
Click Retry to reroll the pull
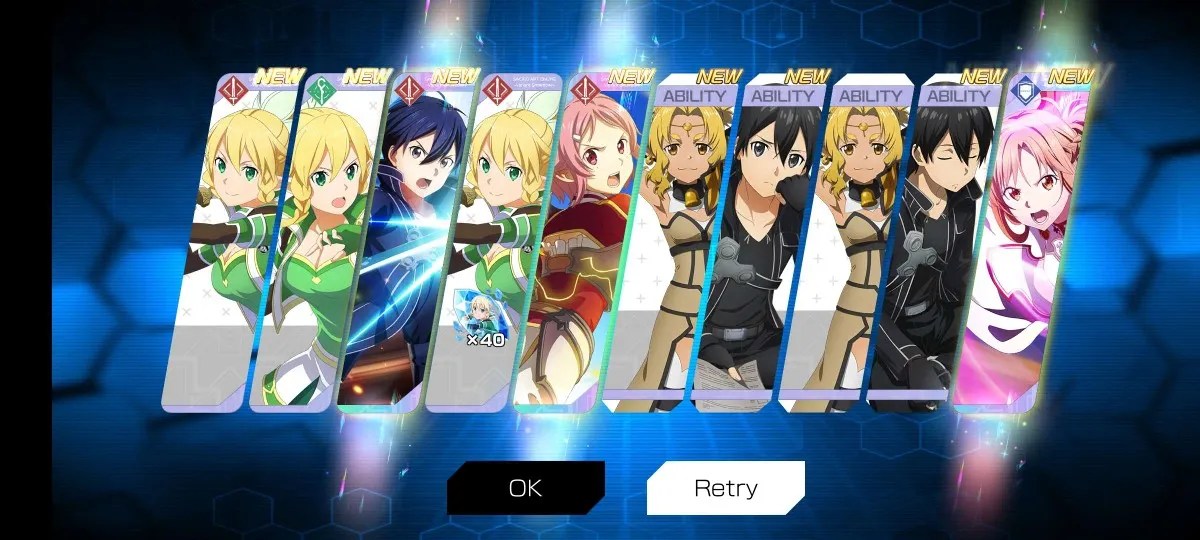pos(725,488)
